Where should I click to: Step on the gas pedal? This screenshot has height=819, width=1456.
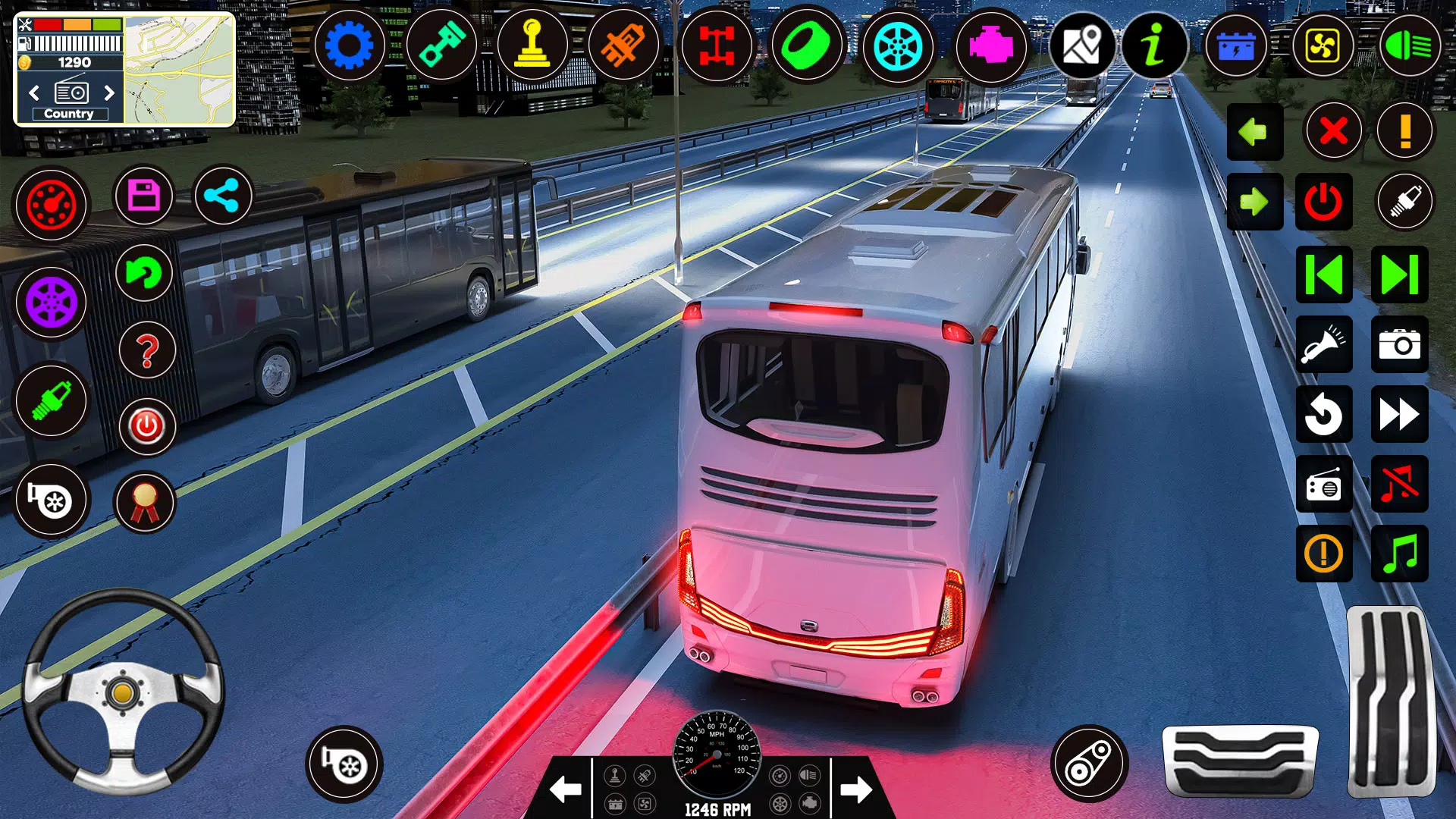(x=1391, y=701)
